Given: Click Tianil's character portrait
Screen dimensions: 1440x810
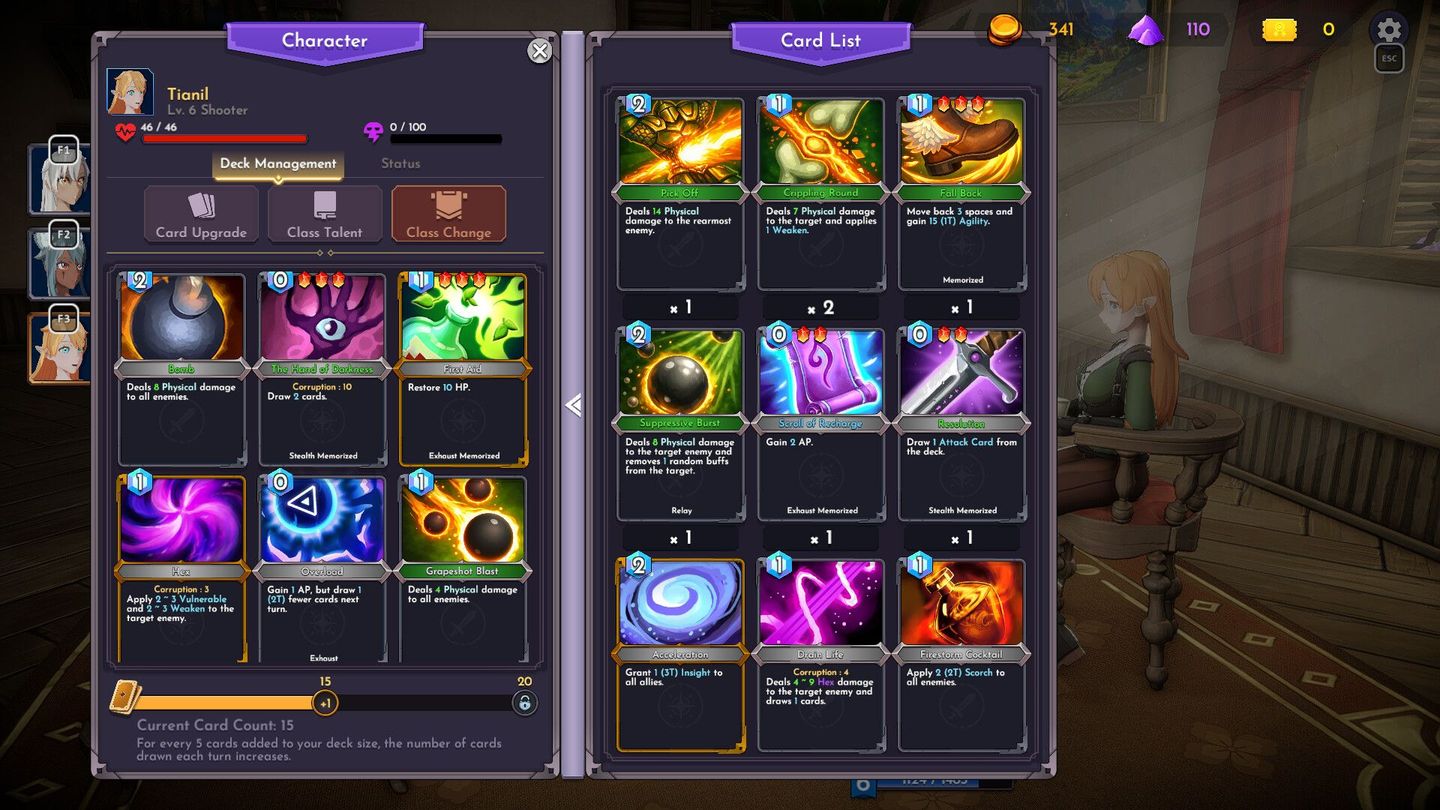Looking at the screenshot, I should [131, 92].
